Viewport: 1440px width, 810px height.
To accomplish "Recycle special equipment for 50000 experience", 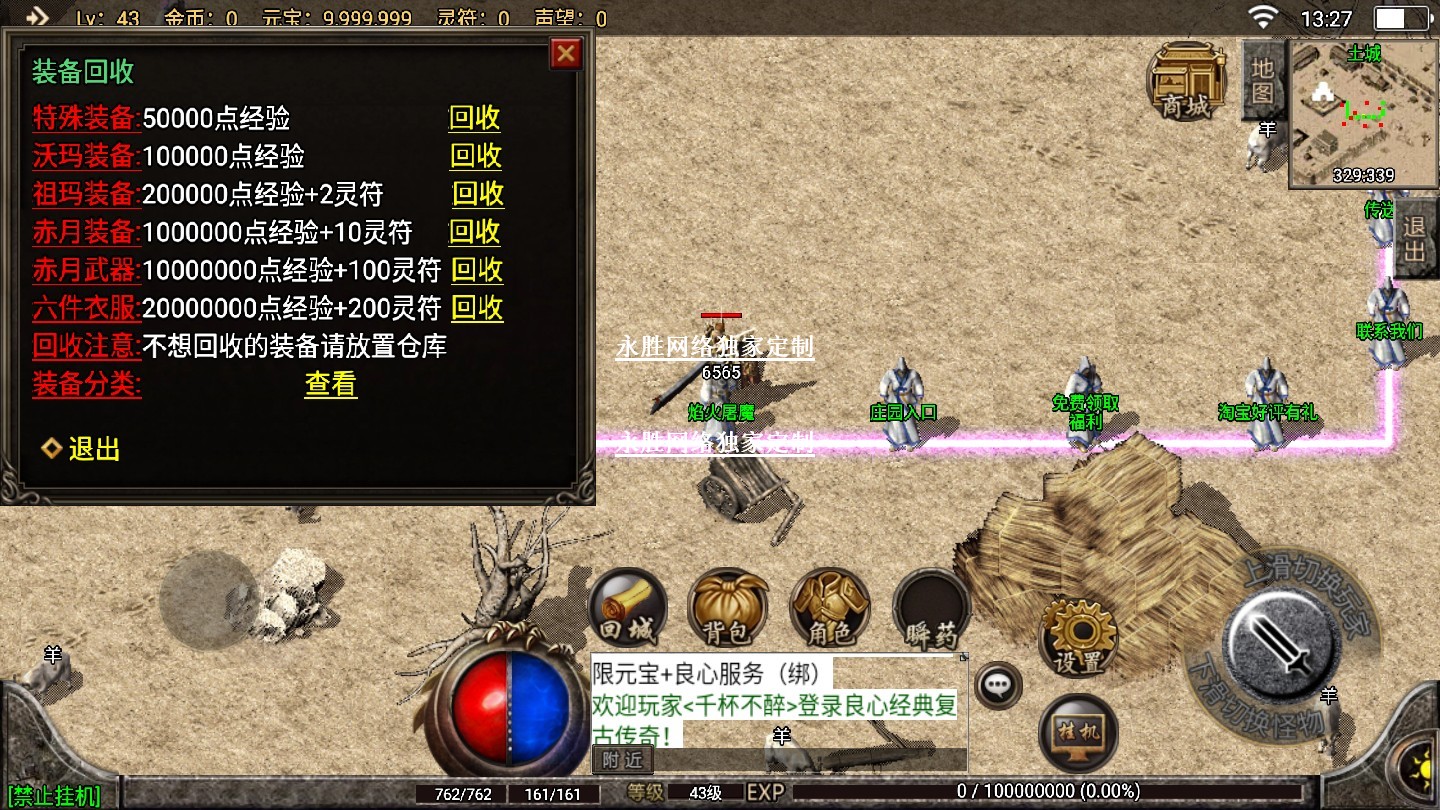I will pos(474,118).
